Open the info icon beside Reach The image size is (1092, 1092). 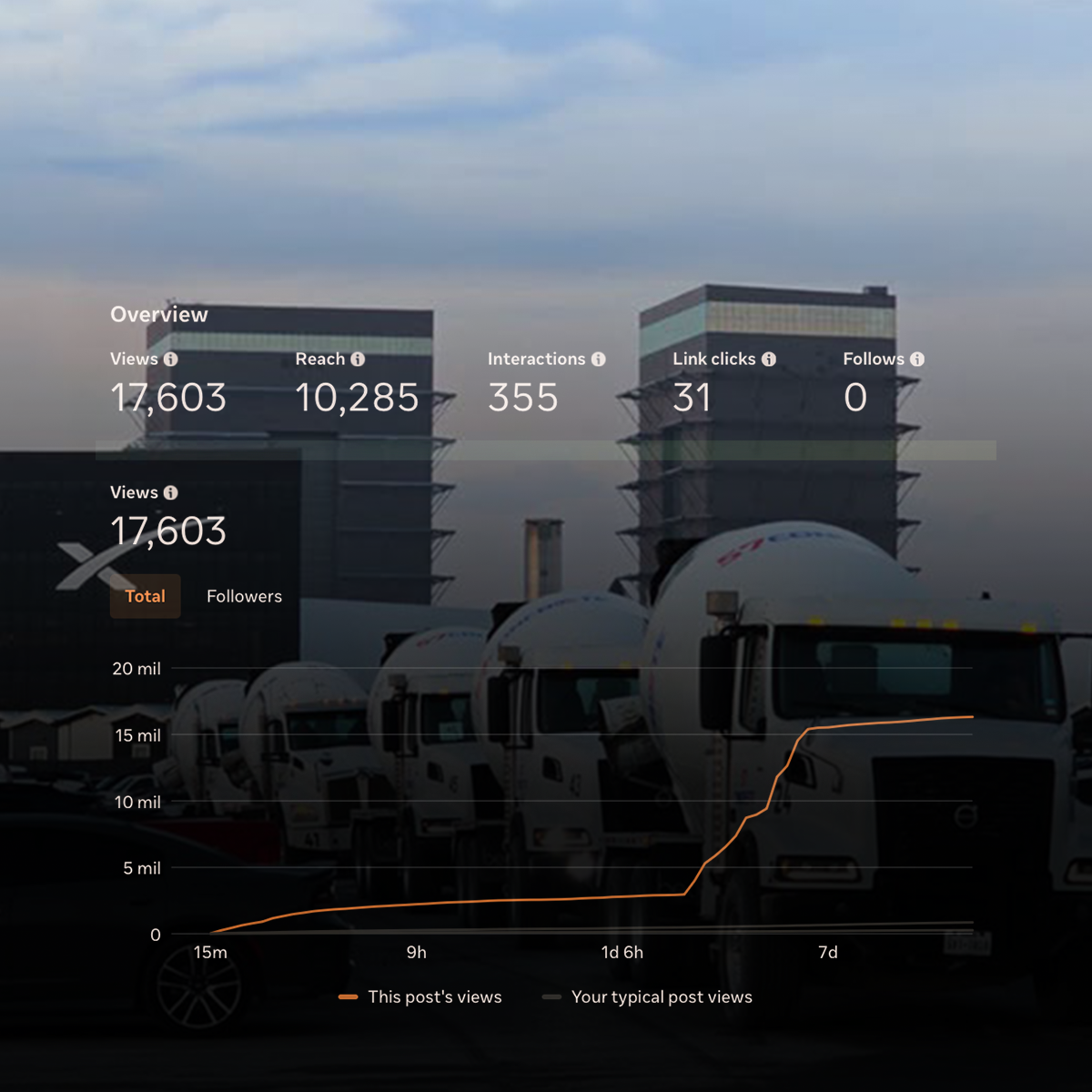[x=358, y=359]
